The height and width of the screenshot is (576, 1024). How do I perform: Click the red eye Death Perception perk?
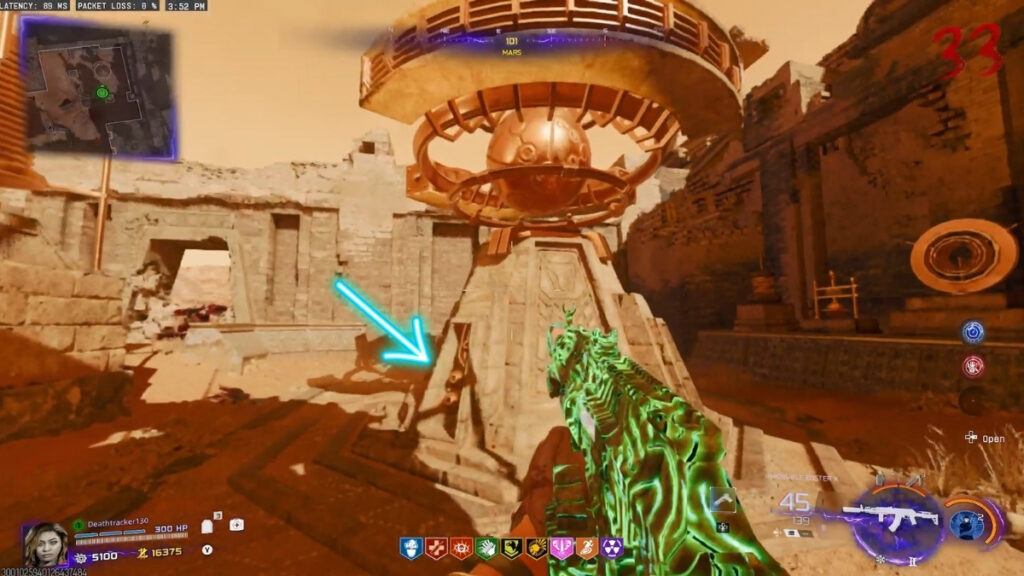pos(460,547)
